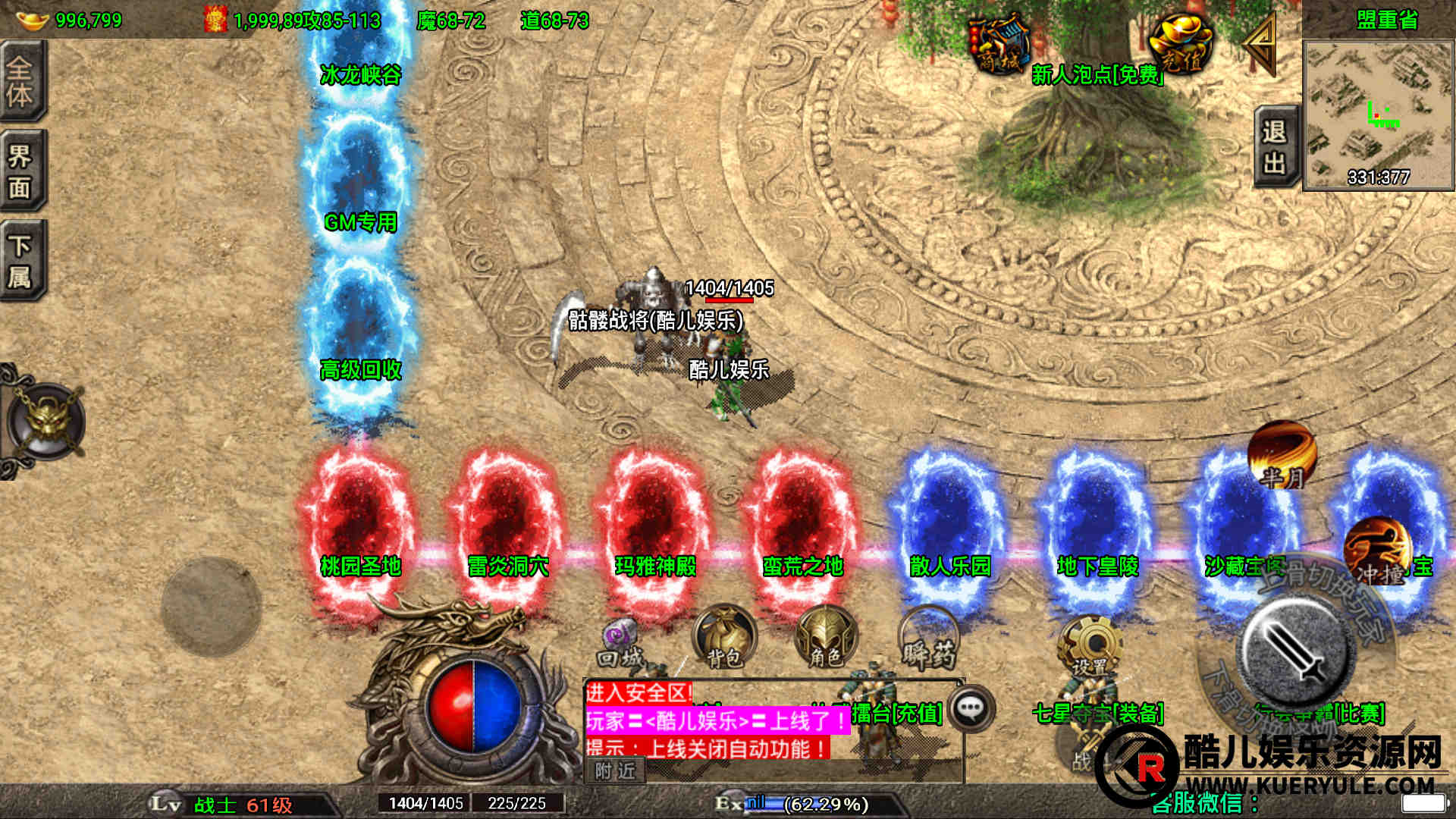Tap the 界面 interface button
This screenshot has width=1456, height=819.
22,171
